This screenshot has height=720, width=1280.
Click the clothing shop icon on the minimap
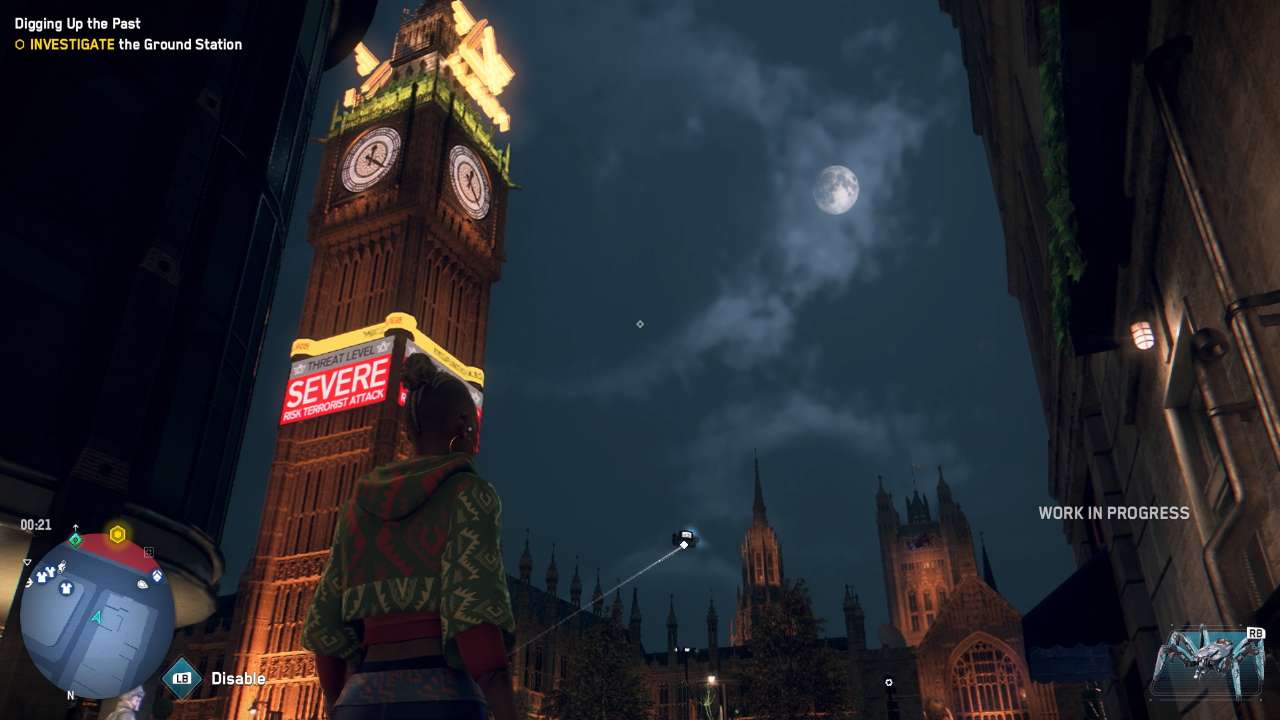(x=65, y=589)
